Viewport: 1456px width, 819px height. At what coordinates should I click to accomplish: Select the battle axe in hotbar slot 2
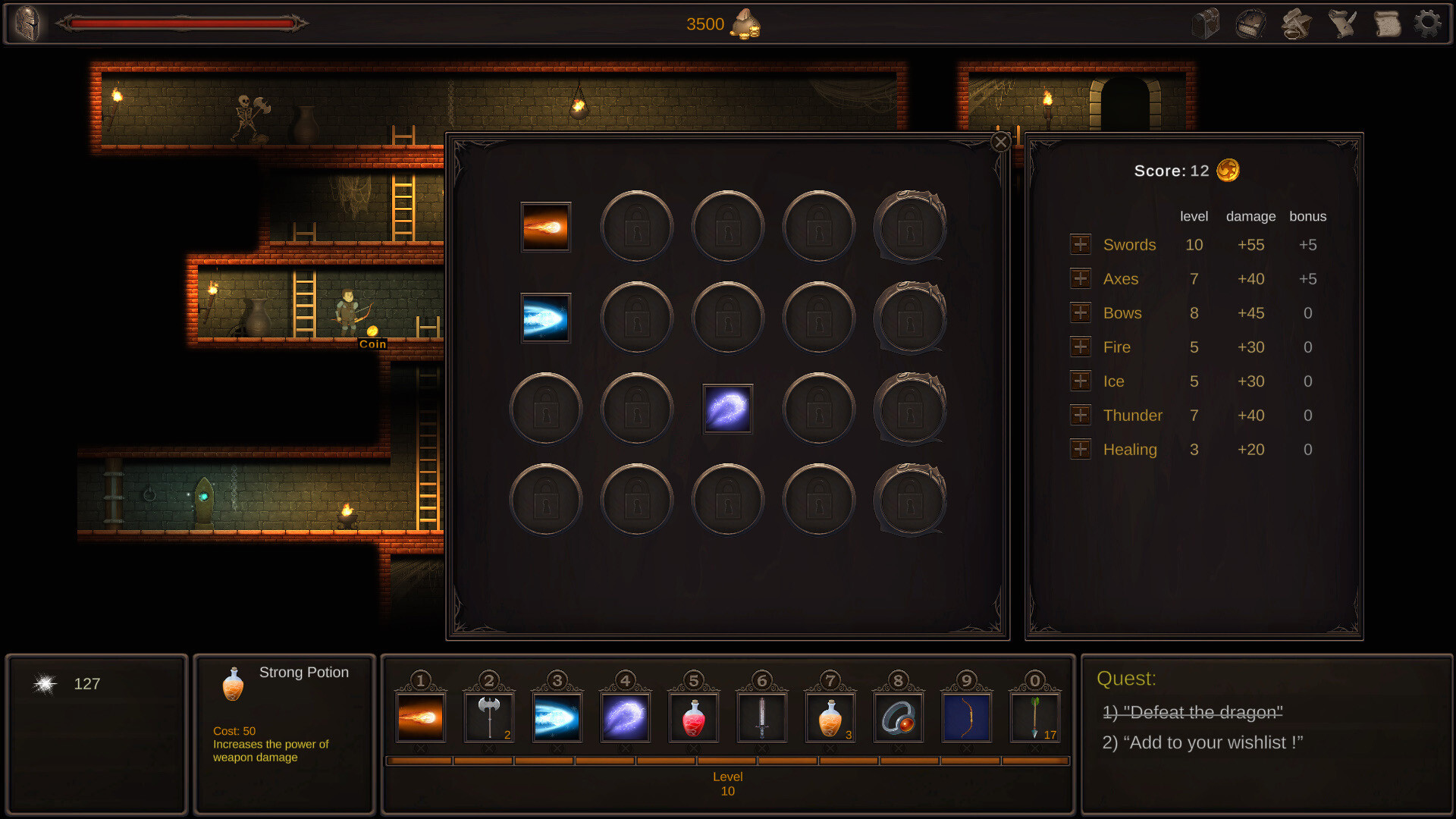click(x=490, y=716)
